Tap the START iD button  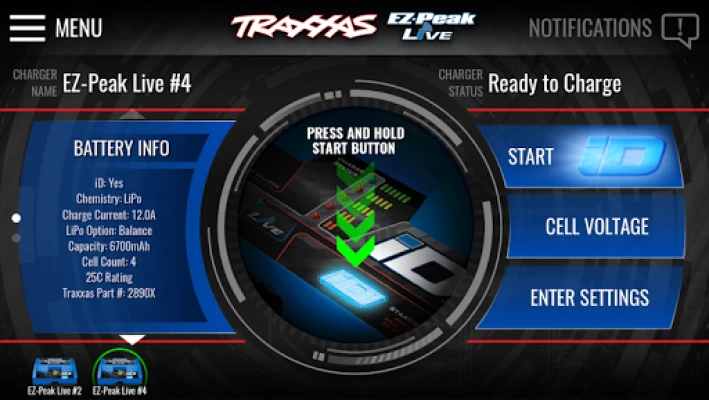click(583, 157)
